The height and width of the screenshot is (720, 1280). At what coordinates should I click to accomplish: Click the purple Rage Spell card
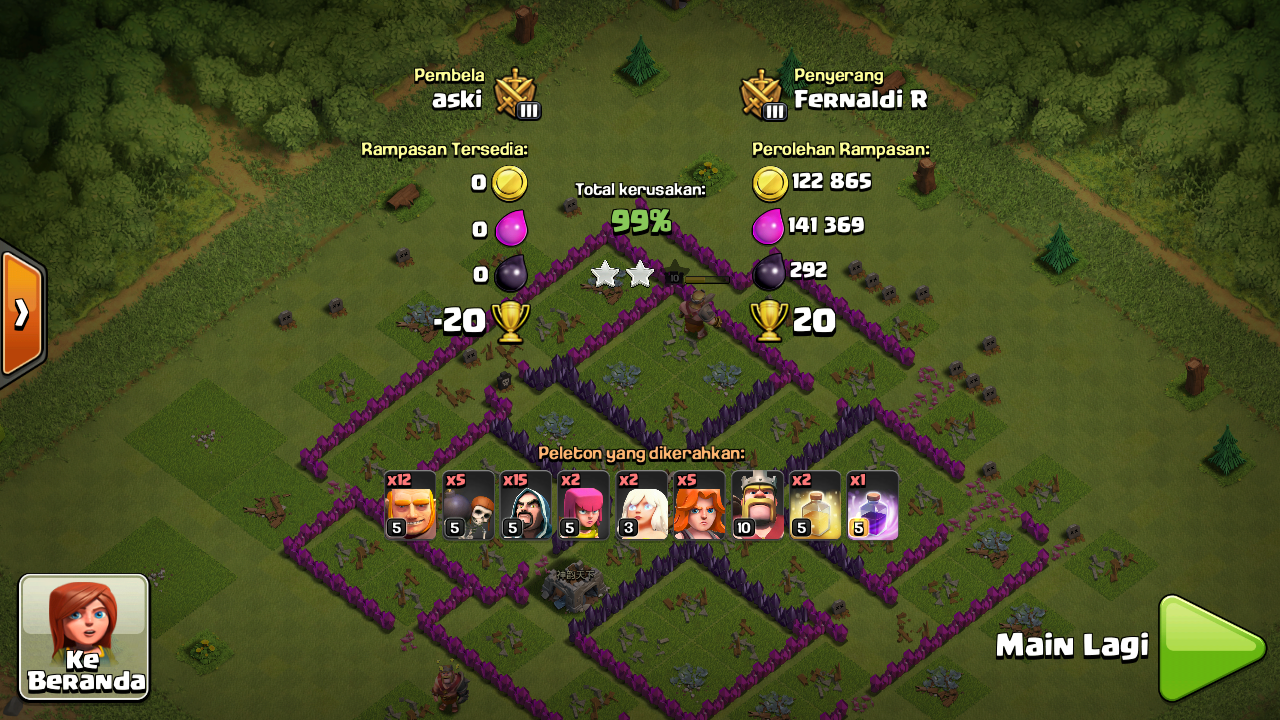873,505
